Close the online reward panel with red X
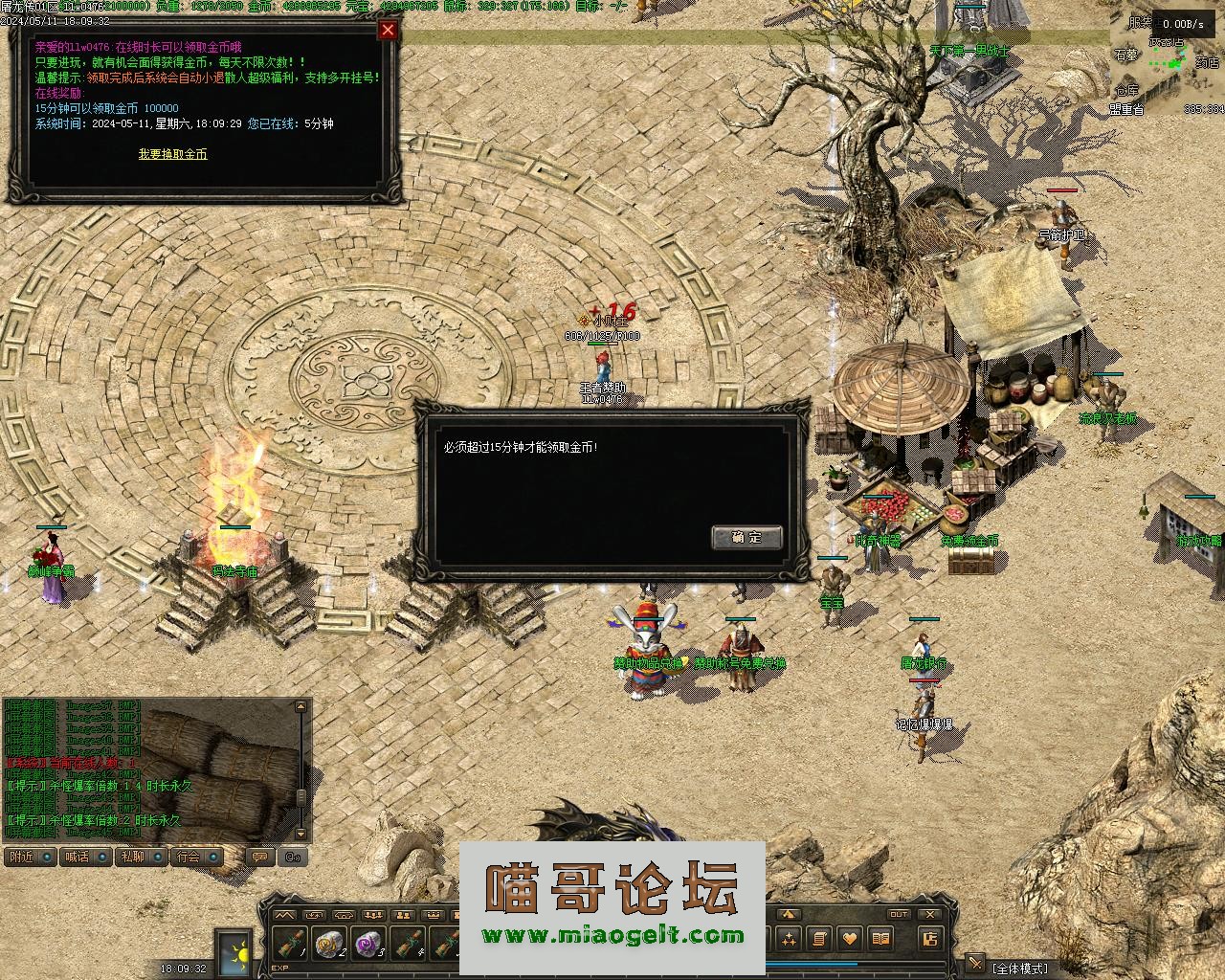 (388, 30)
